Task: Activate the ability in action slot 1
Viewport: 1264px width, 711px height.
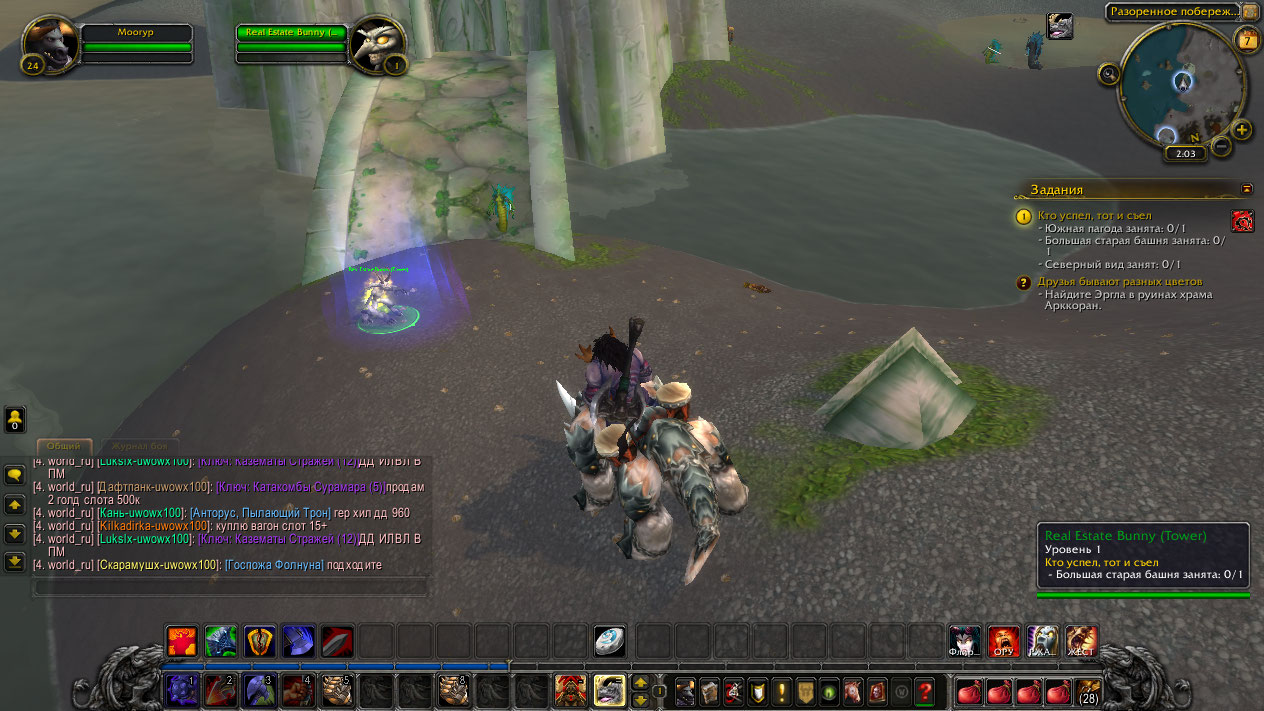Action: point(181,690)
